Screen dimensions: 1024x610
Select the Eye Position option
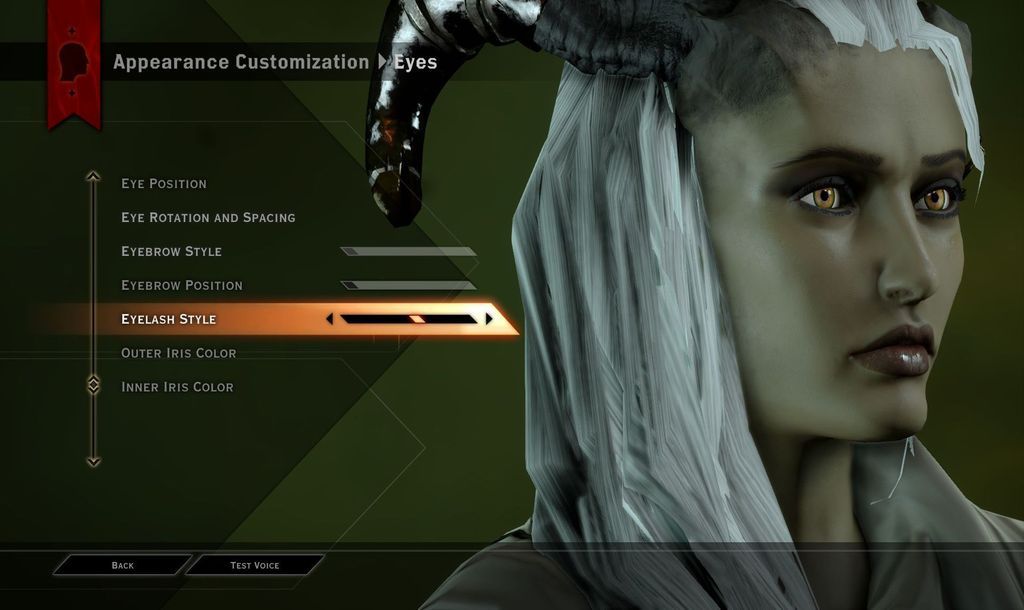click(164, 184)
